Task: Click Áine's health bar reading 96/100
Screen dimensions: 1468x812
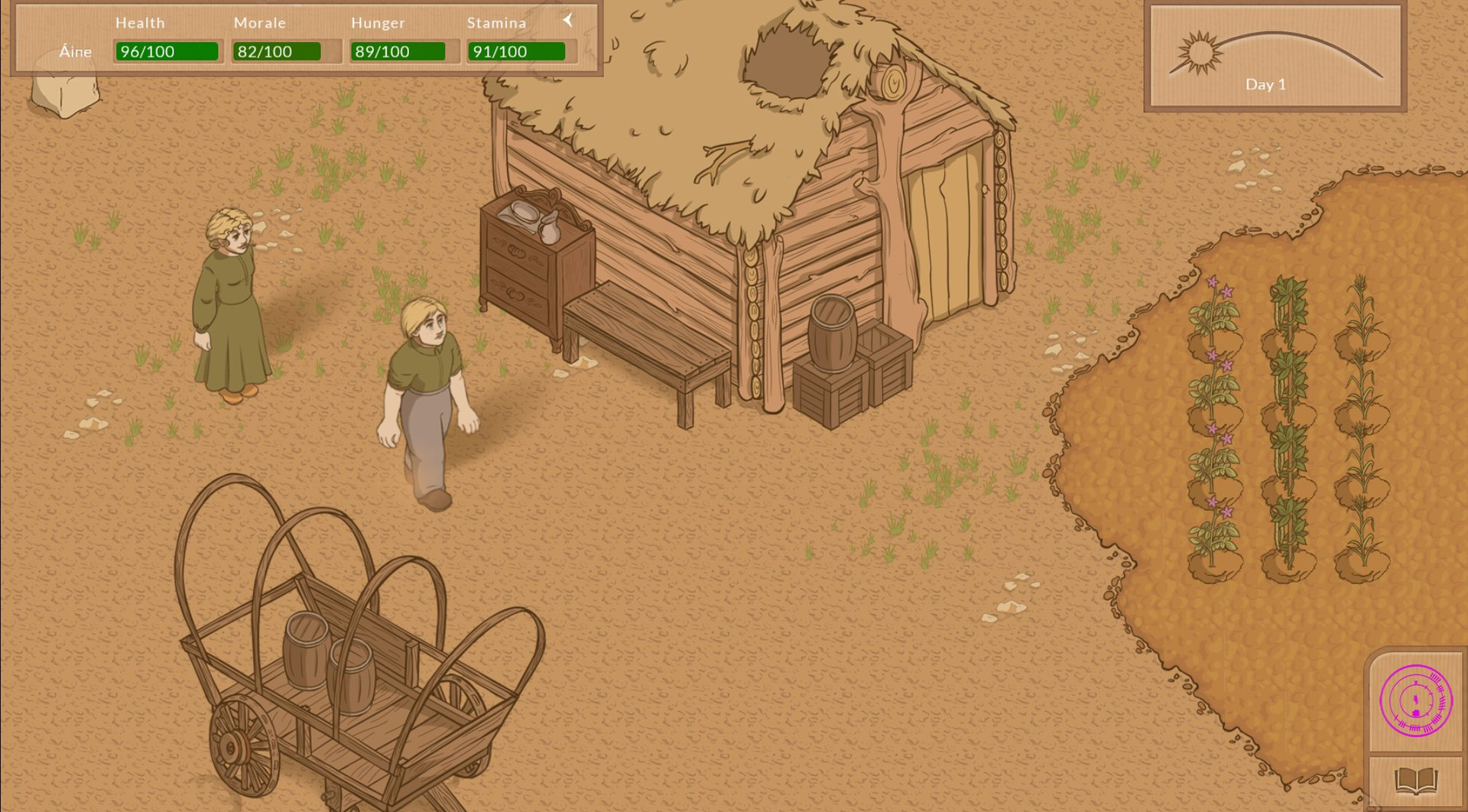Action: [x=167, y=52]
